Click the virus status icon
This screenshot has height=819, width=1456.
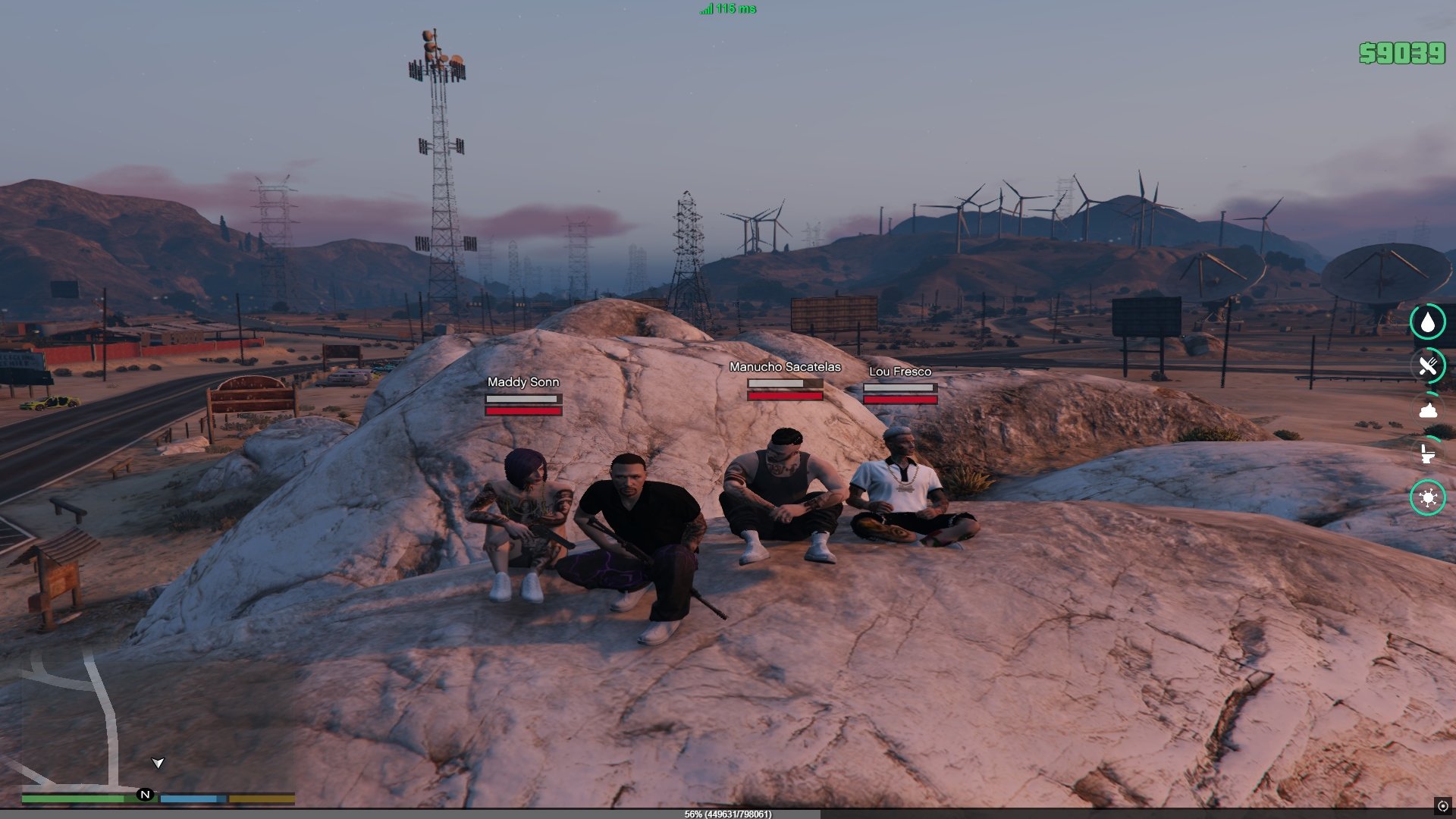point(1428,498)
